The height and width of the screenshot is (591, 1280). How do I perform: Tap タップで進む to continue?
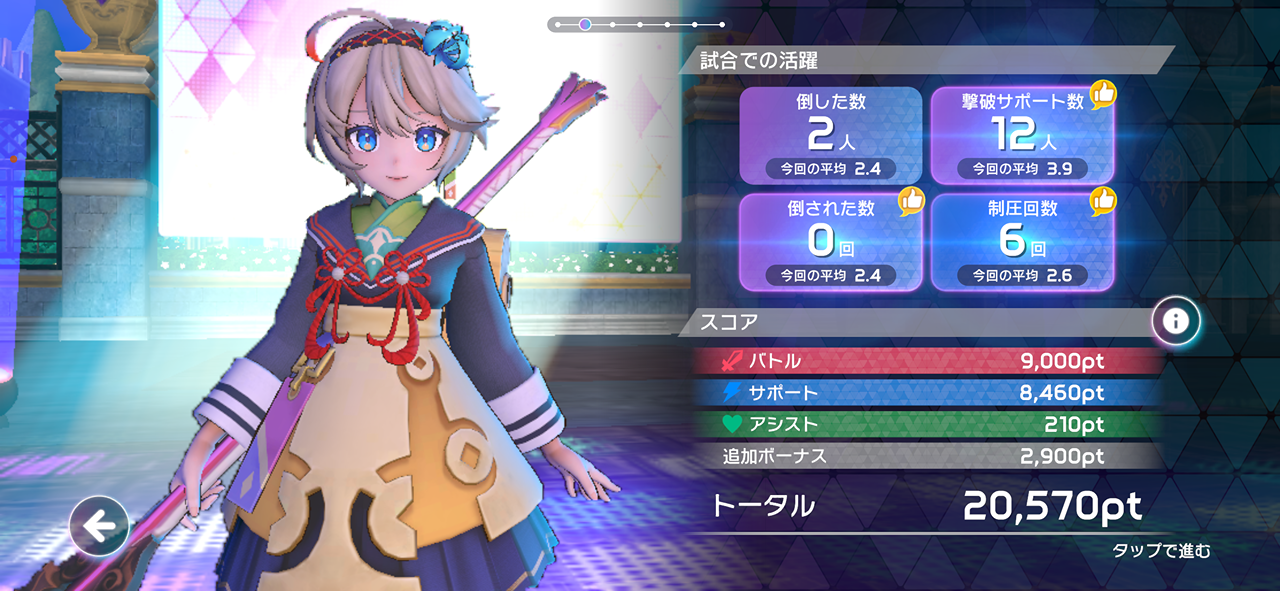[1161, 550]
